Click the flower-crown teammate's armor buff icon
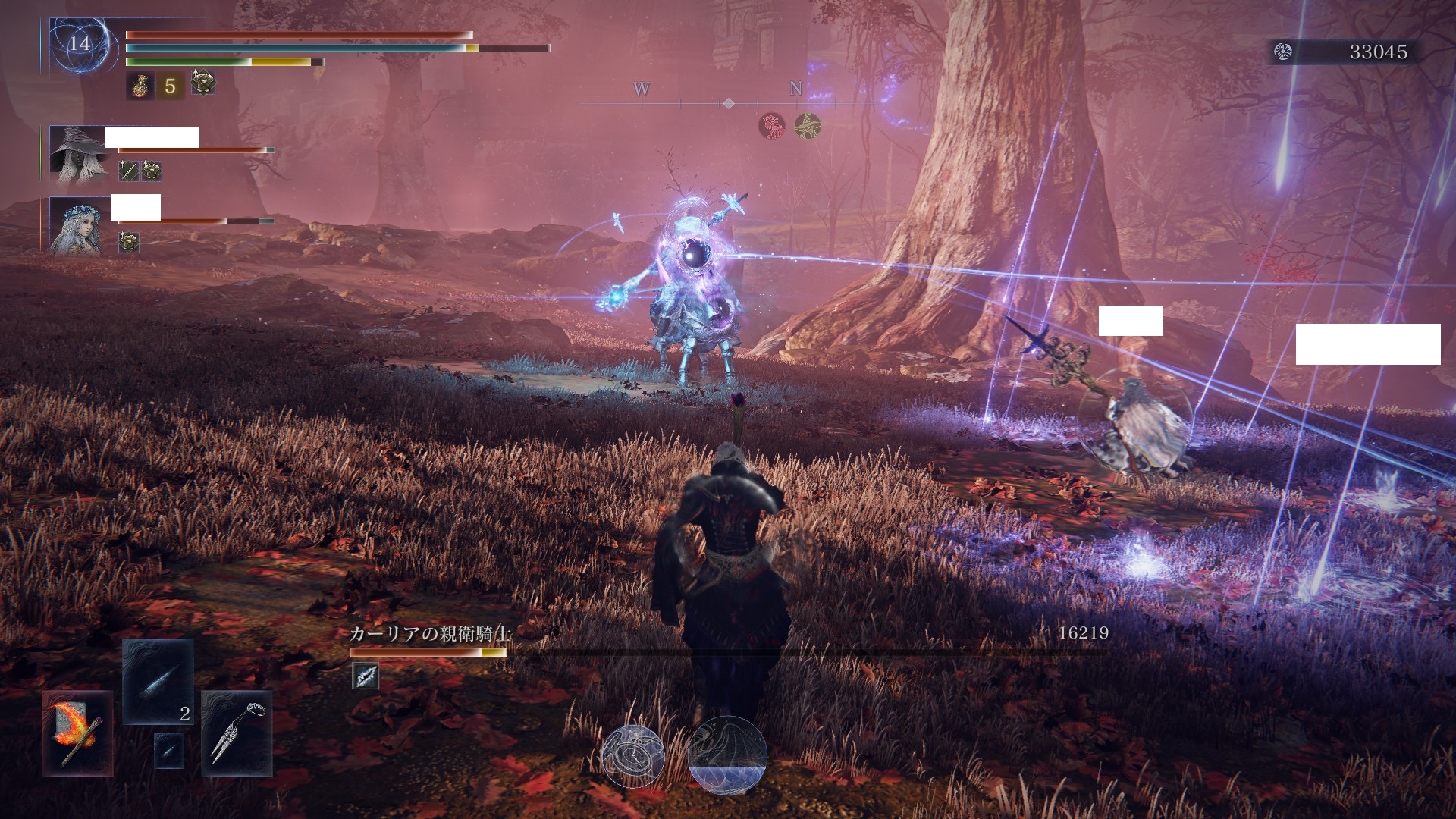This screenshot has width=1456, height=819. (129, 242)
